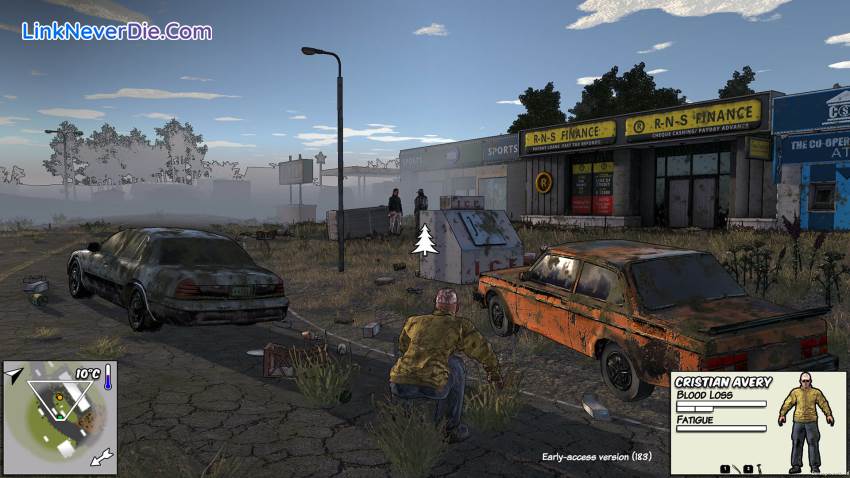Click the compass arrow on the minimap

click(x=14, y=374)
